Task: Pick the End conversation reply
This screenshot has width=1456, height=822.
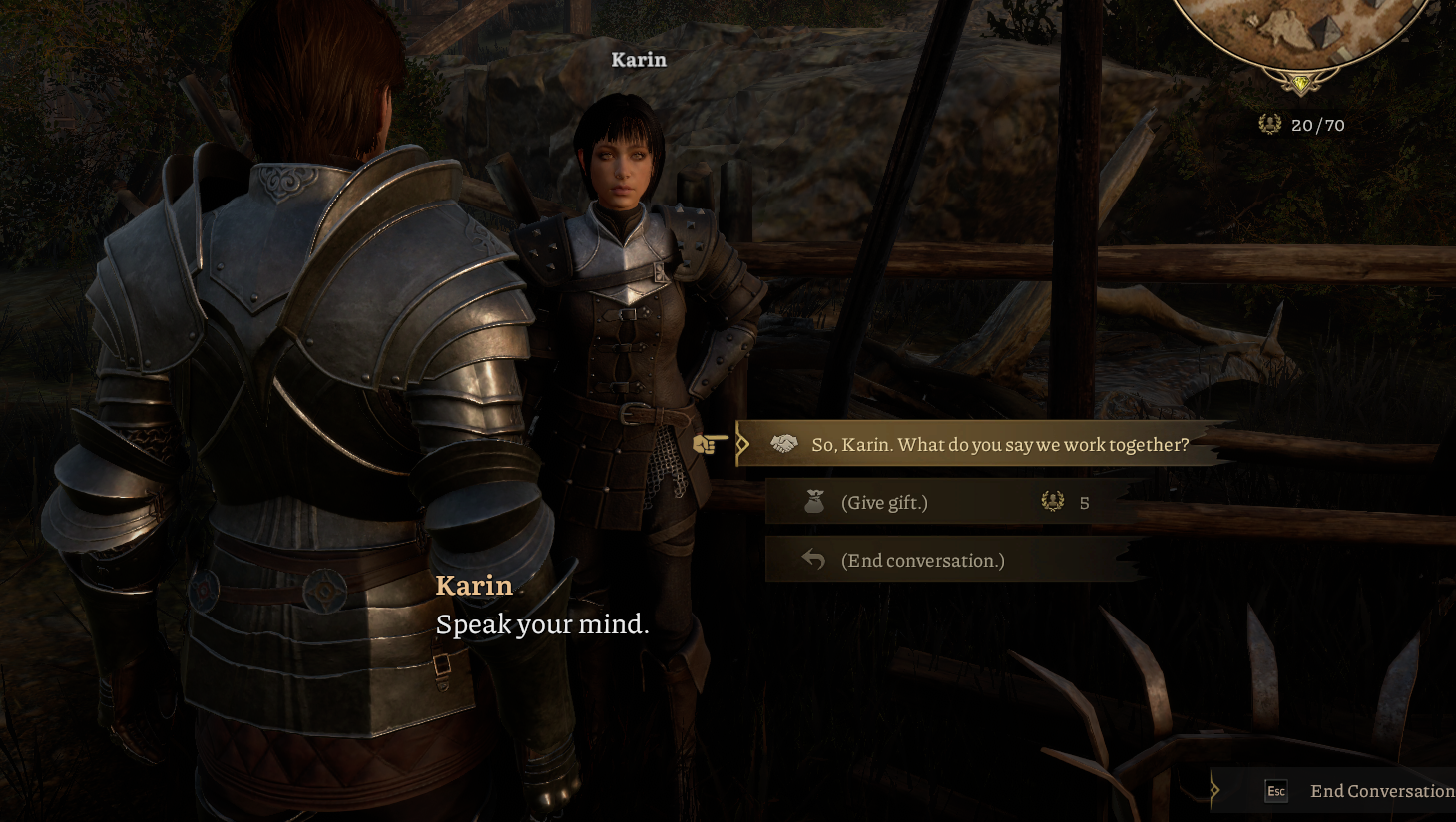Action: point(922,561)
